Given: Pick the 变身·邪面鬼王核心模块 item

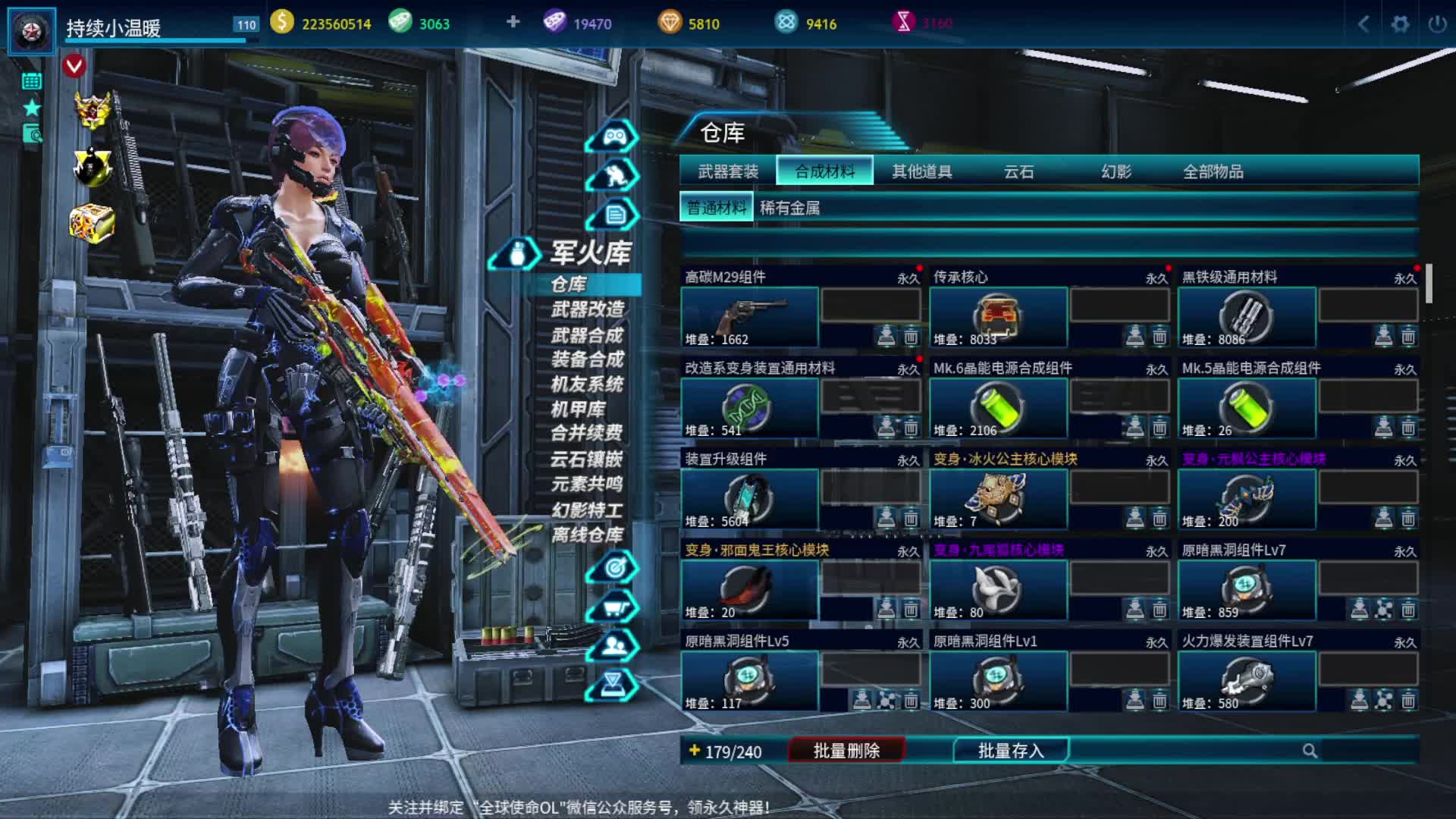Looking at the screenshot, I should click(x=750, y=590).
